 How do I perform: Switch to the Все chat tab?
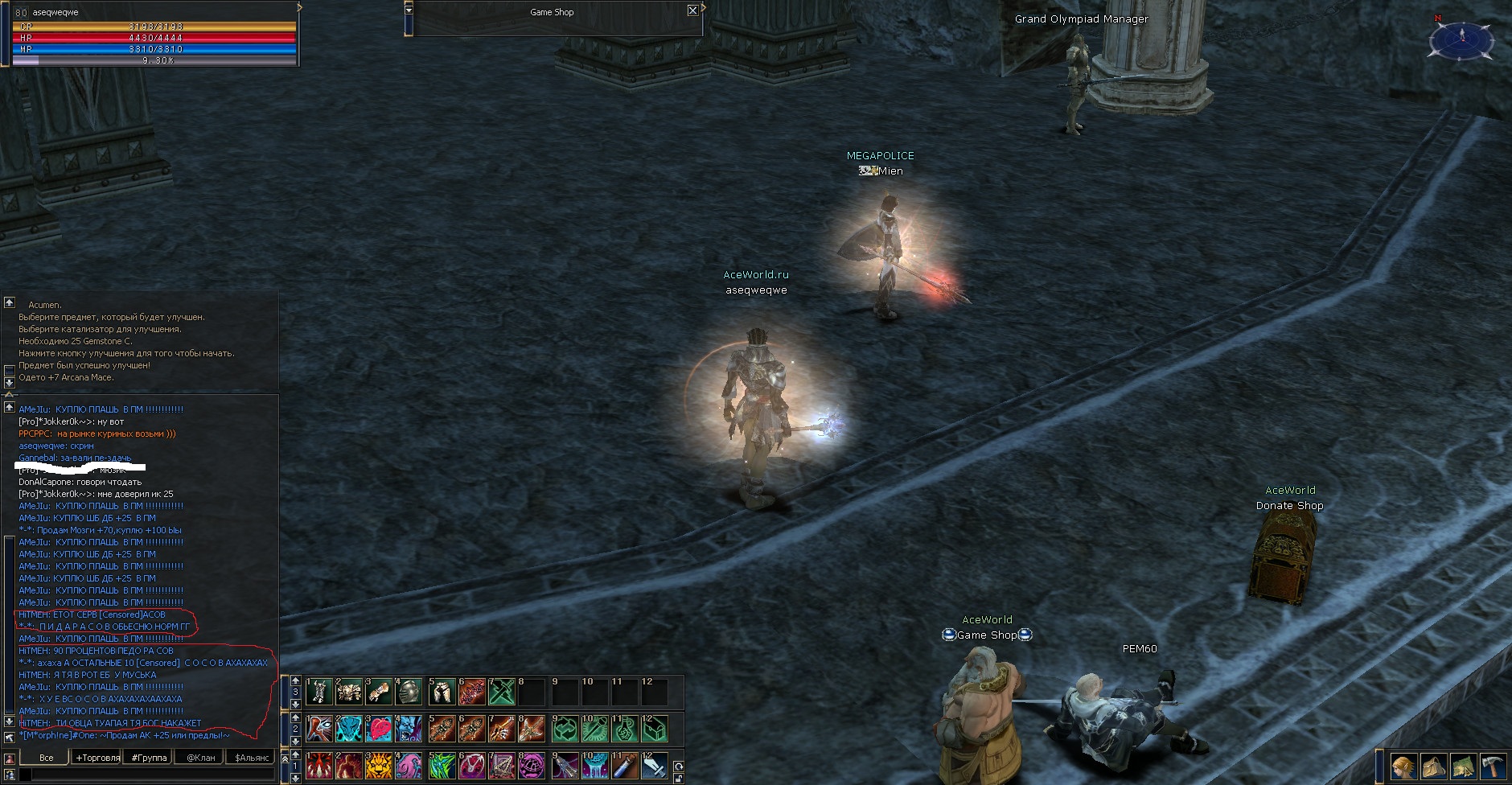[x=47, y=758]
